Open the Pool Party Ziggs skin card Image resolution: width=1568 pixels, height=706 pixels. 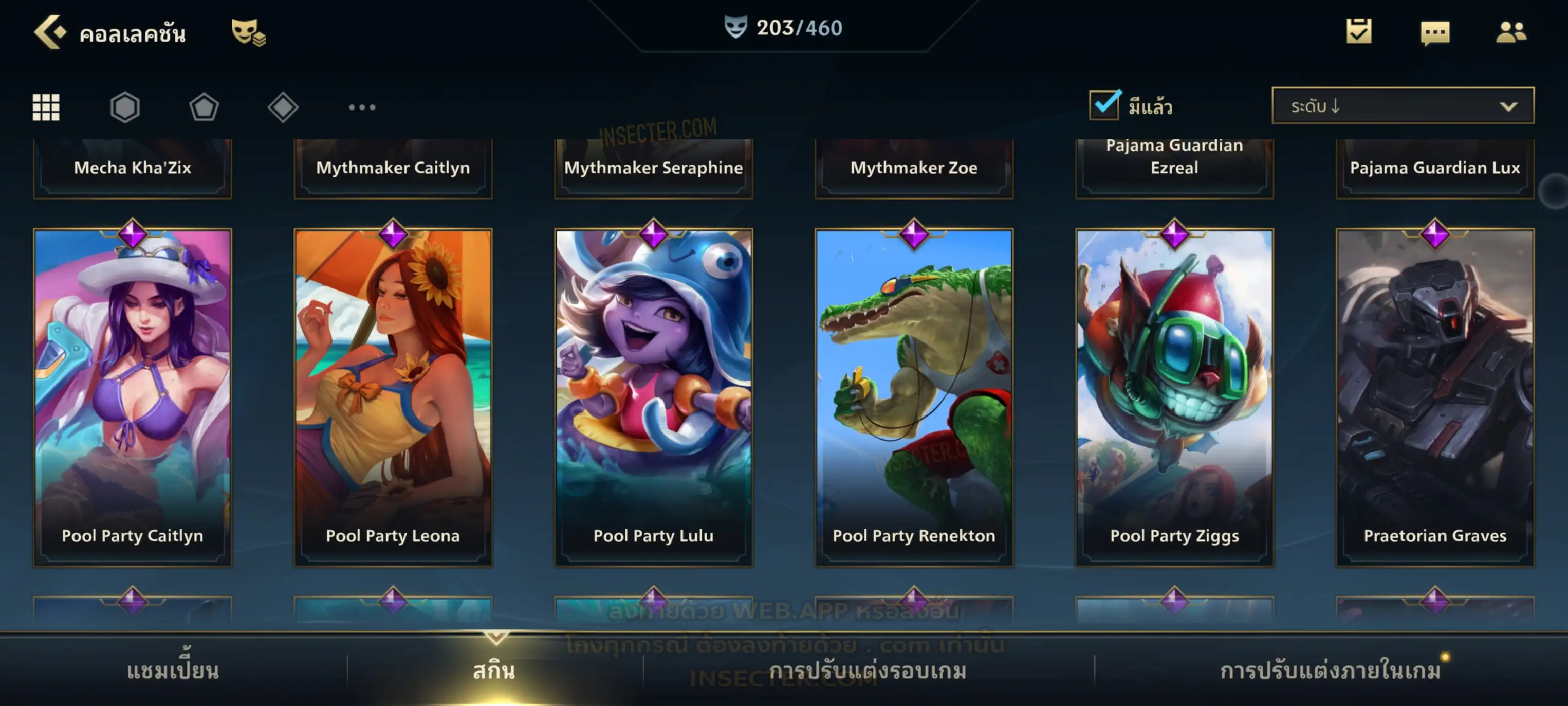coord(1175,397)
